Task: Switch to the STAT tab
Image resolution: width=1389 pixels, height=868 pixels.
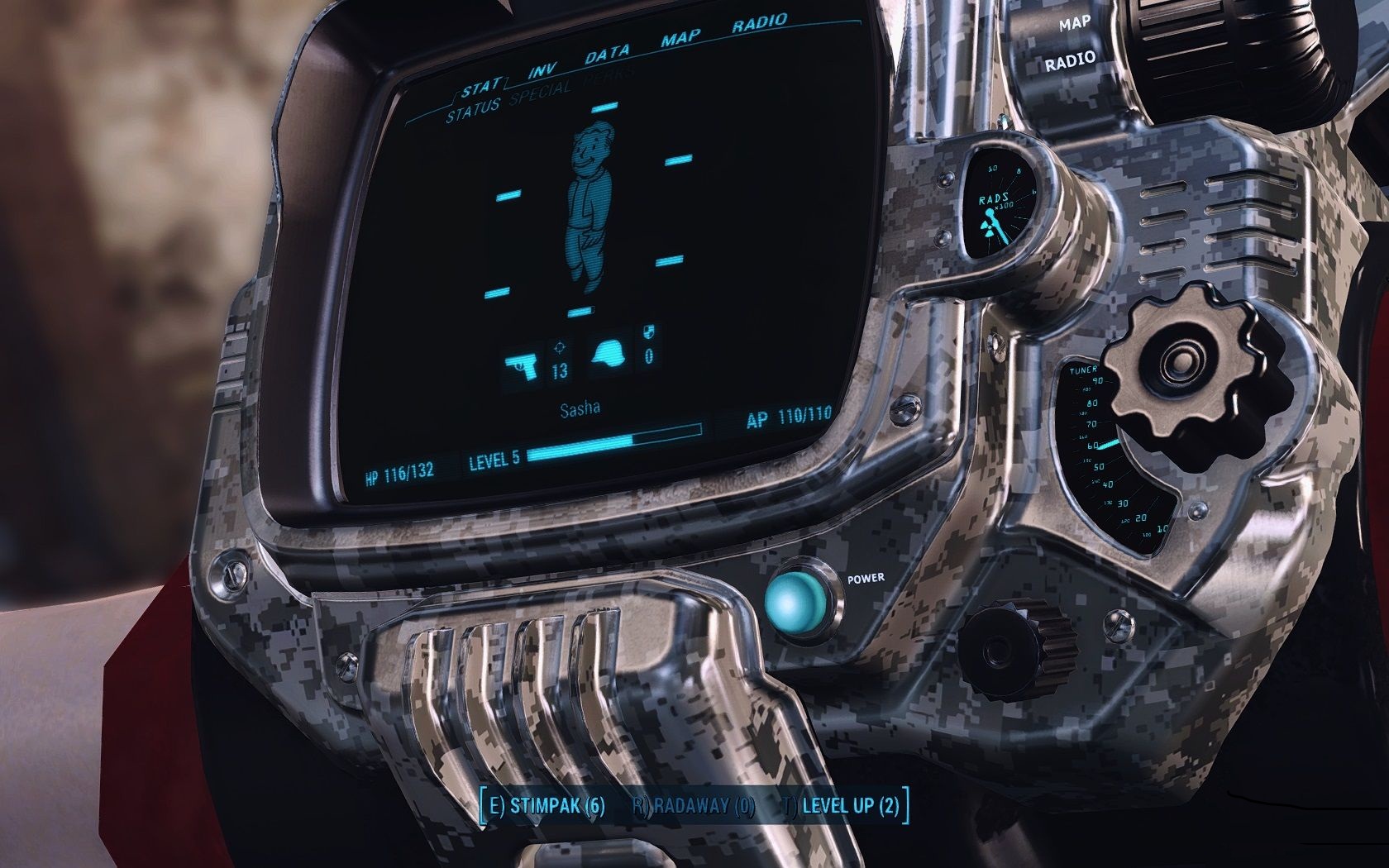Action: pyautogui.click(x=481, y=86)
